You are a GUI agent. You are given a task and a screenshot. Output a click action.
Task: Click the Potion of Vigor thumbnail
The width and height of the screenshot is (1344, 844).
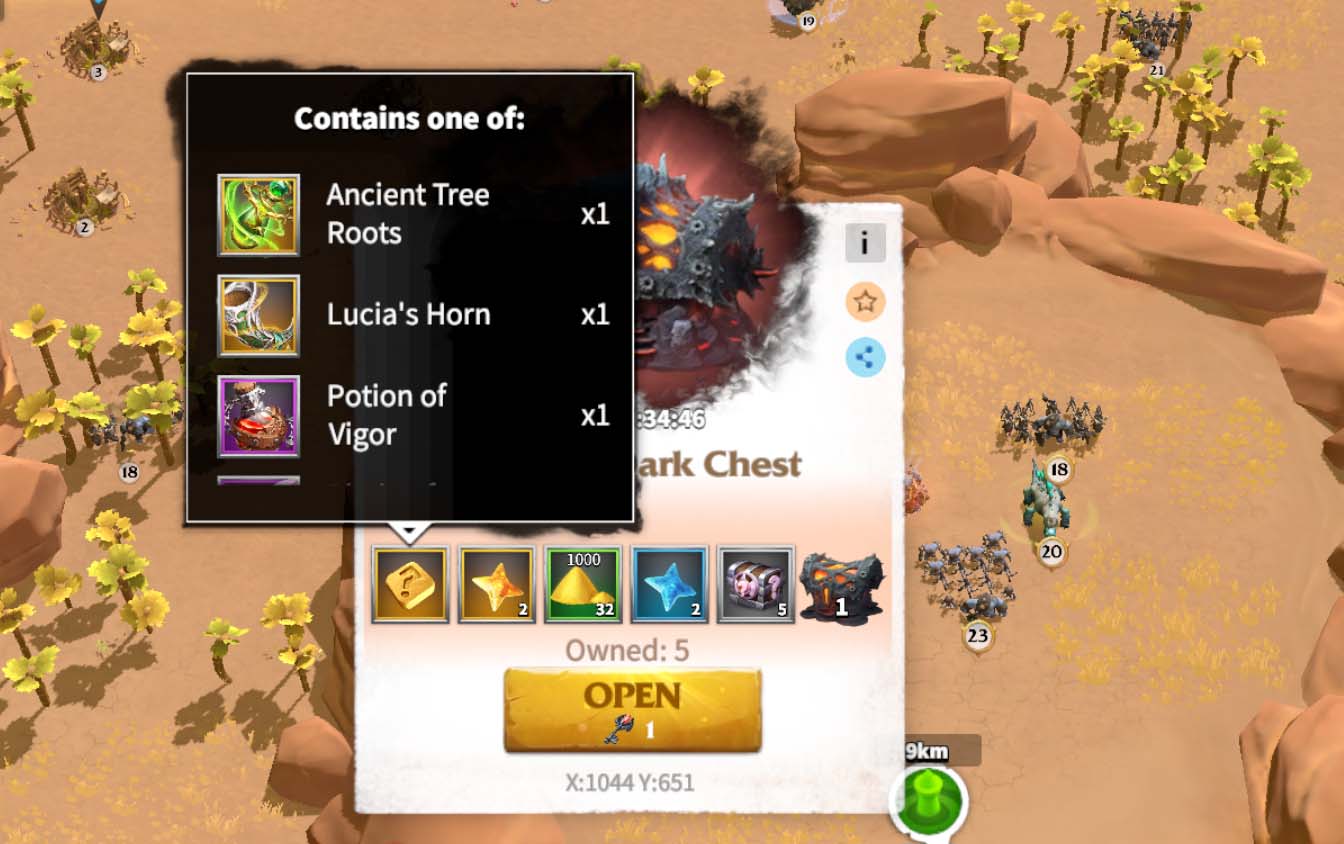tap(258, 415)
